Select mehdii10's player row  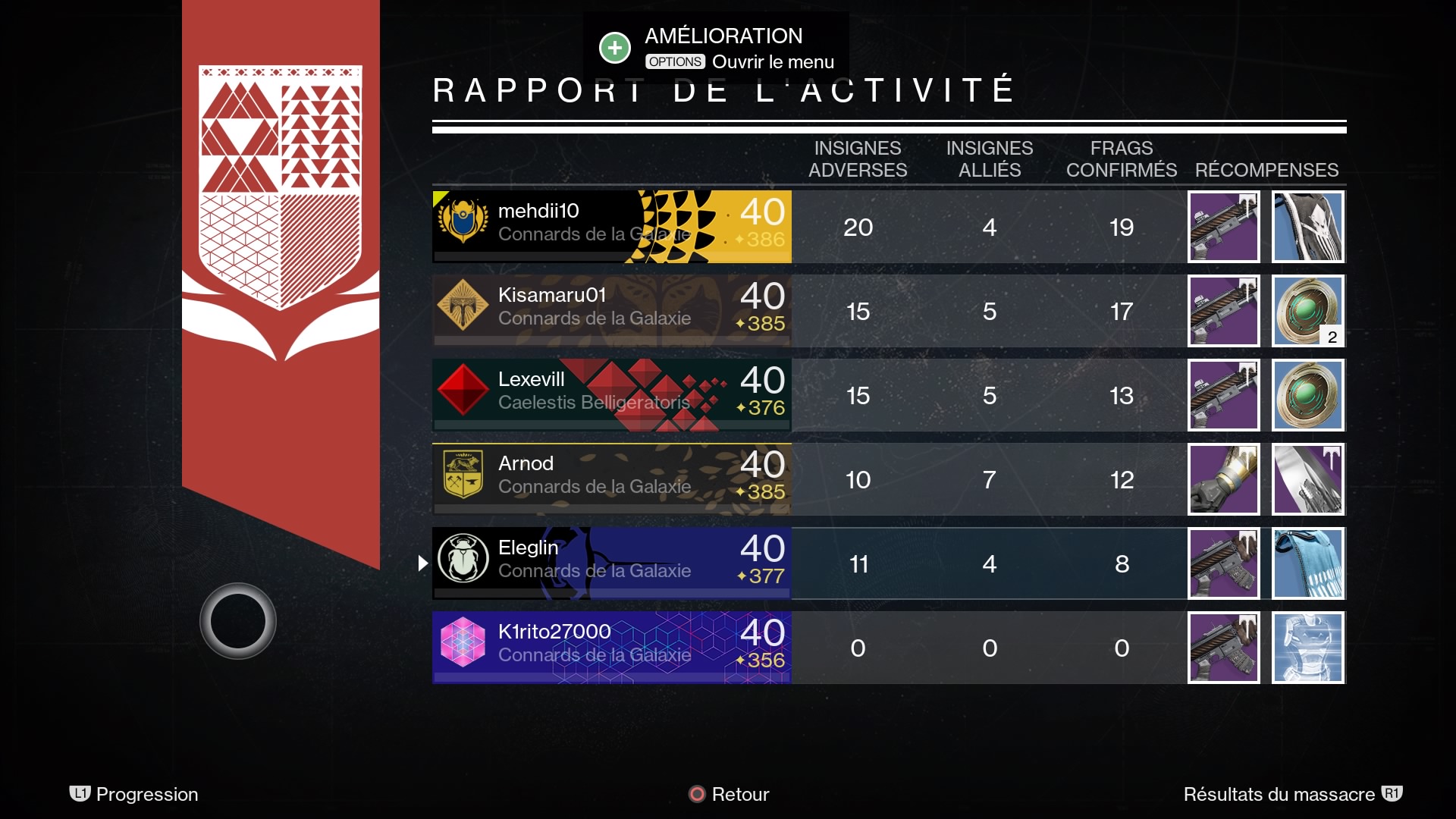611,227
